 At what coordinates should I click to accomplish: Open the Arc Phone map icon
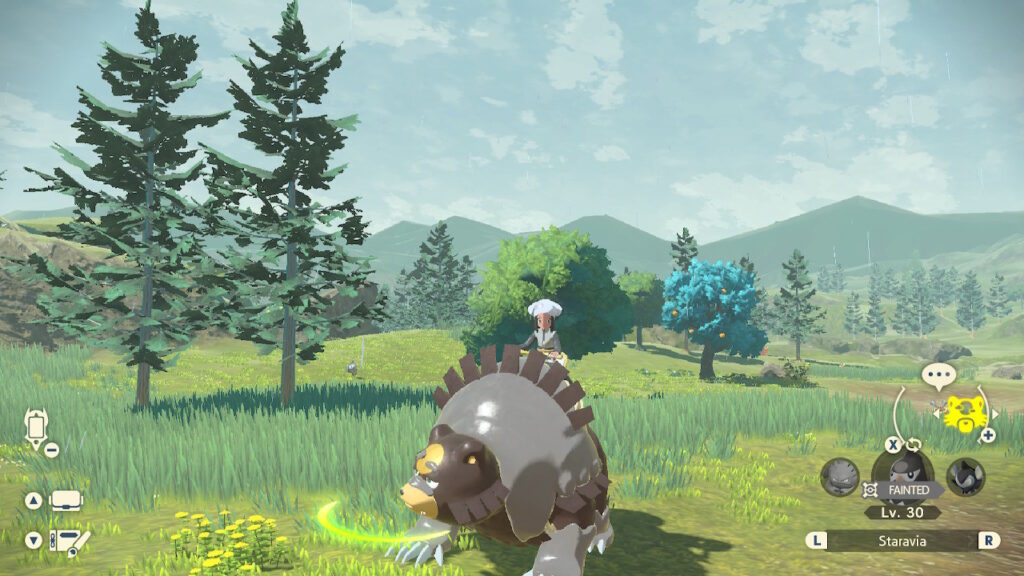(x=37, y=428)
